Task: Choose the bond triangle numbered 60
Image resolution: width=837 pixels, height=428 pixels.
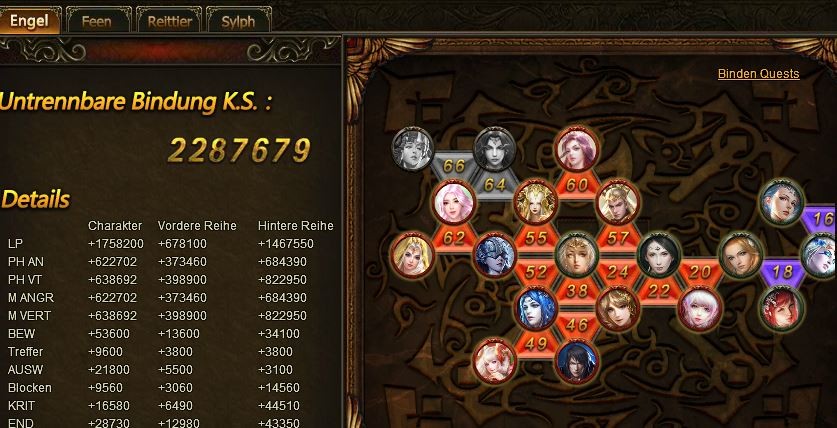Action: (577, 185)
